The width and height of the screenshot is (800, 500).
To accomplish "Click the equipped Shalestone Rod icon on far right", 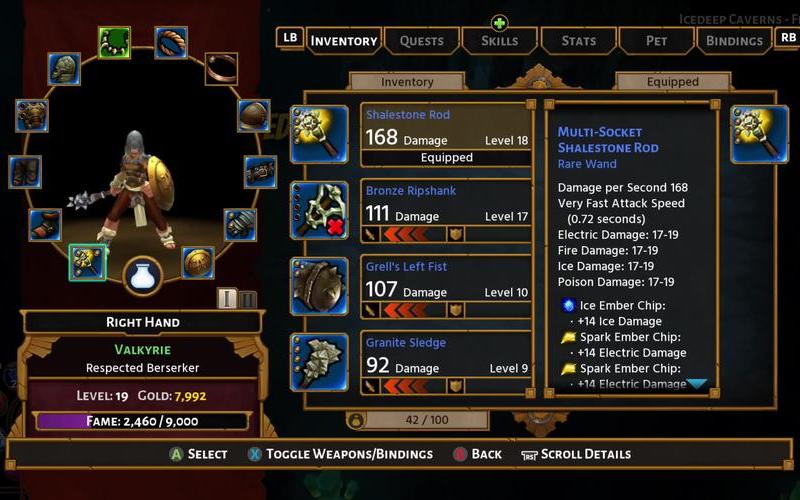I will (x=760, y=134).
